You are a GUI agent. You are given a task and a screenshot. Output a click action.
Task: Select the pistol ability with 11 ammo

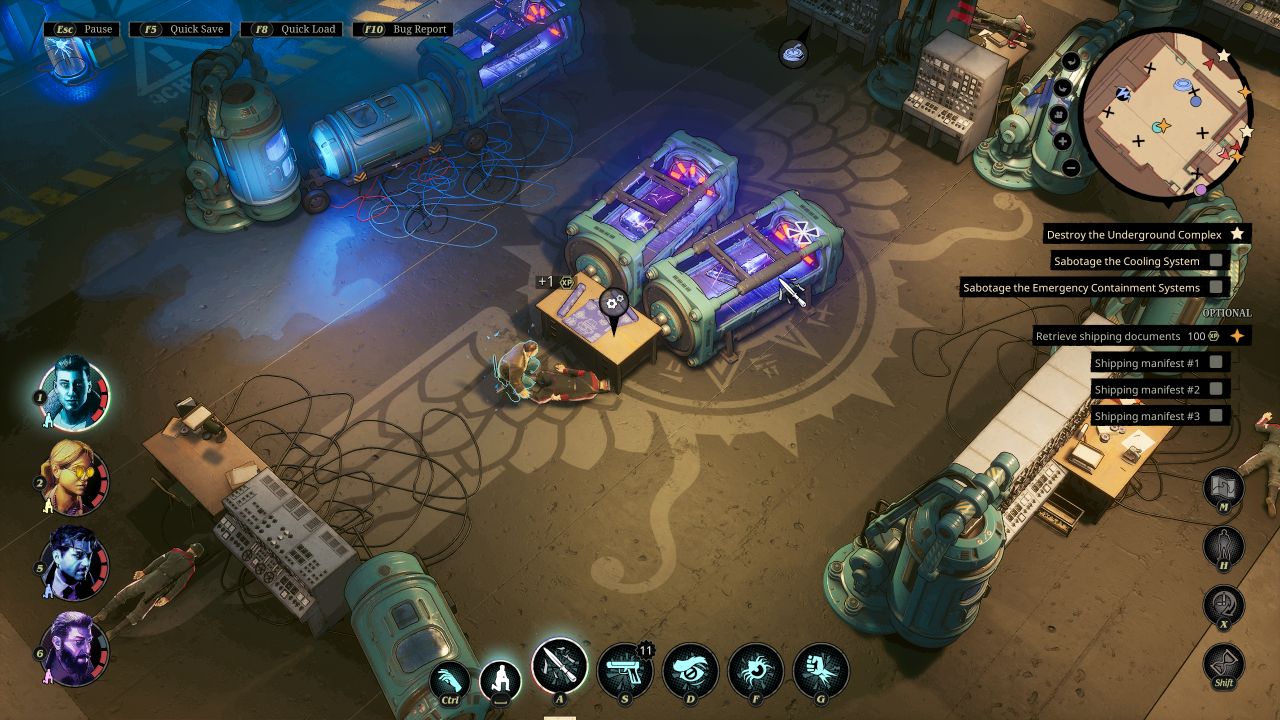pyautogui.click(x=625, y=670)
